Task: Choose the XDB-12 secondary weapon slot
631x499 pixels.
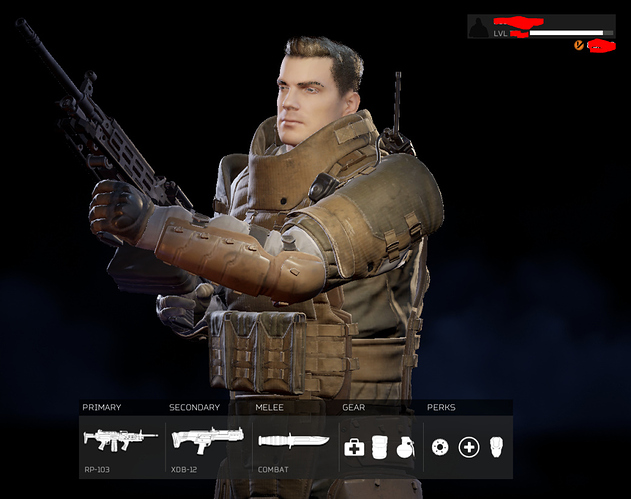Action: tap(207, 439)
